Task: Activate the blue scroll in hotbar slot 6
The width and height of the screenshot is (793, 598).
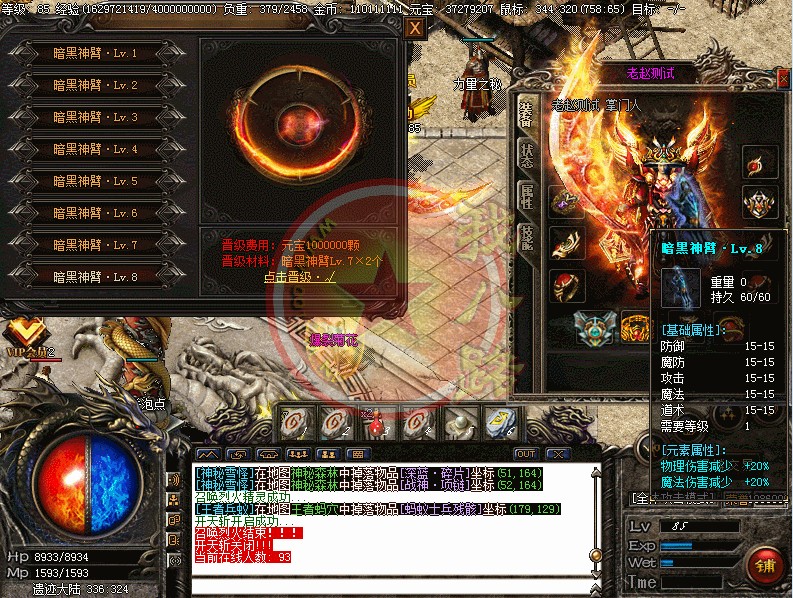Action: (499, 424)
